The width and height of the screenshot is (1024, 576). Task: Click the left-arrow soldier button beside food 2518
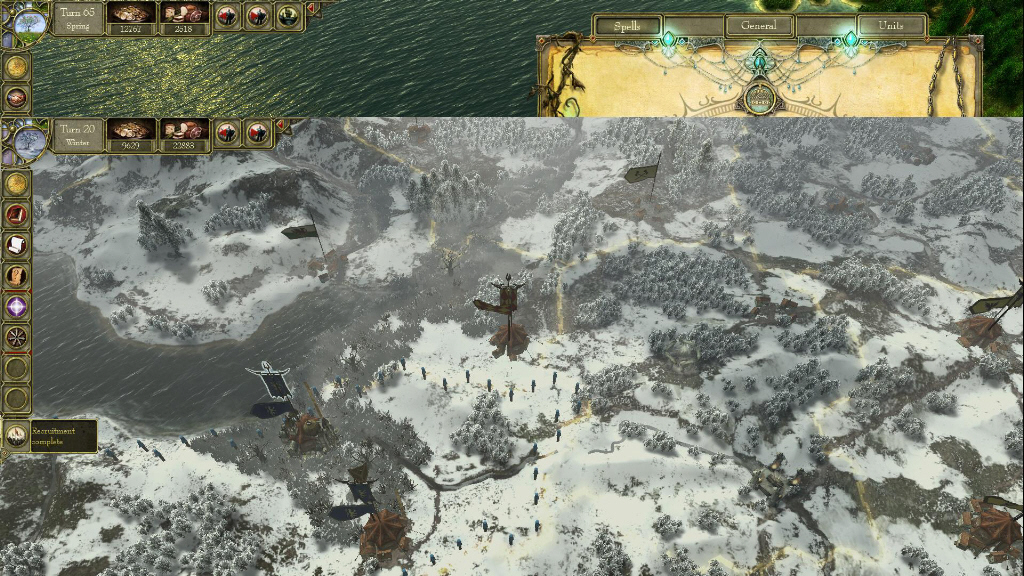pos(227,16)
